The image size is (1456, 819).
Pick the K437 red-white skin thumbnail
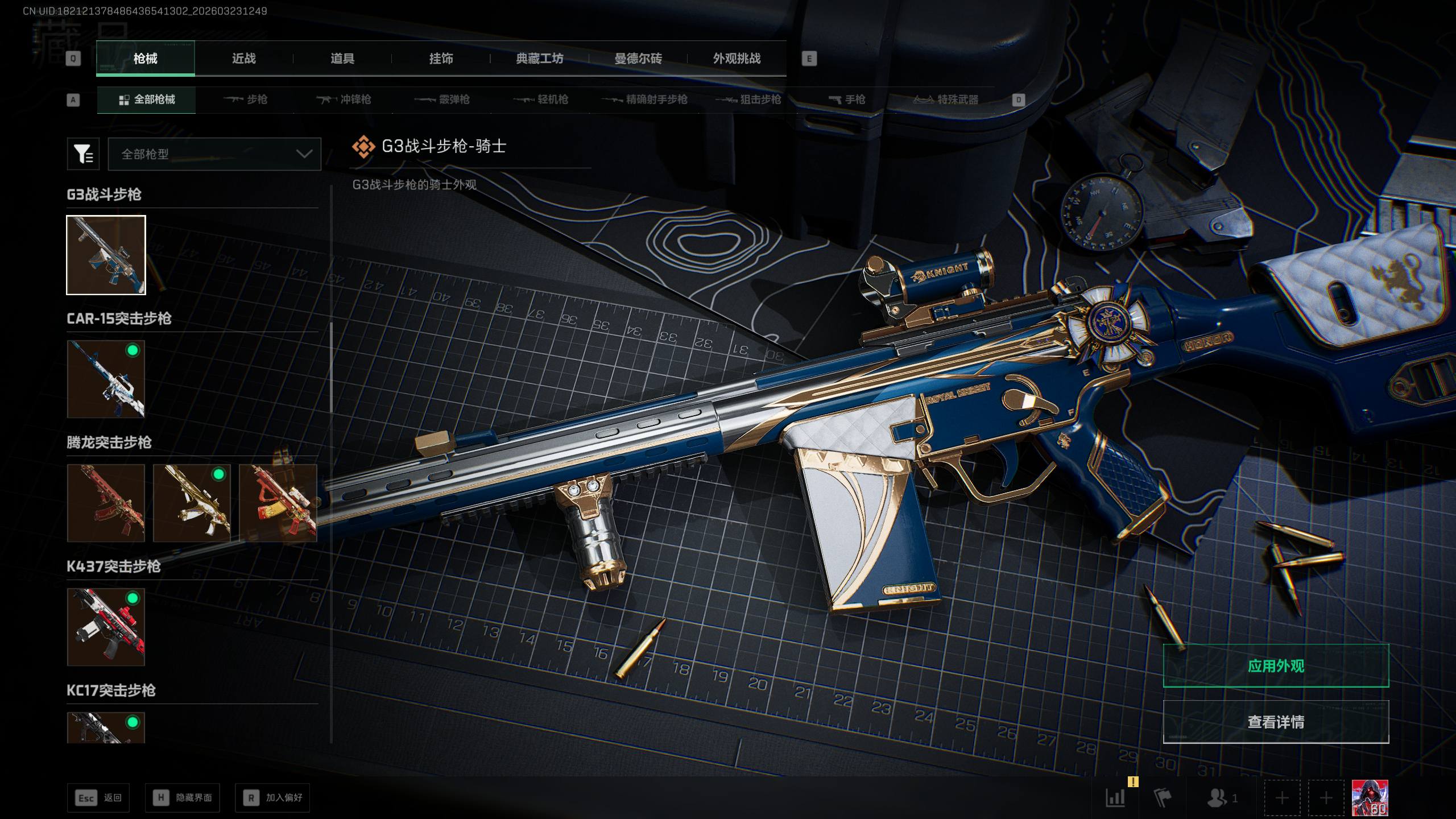[106, 627]
